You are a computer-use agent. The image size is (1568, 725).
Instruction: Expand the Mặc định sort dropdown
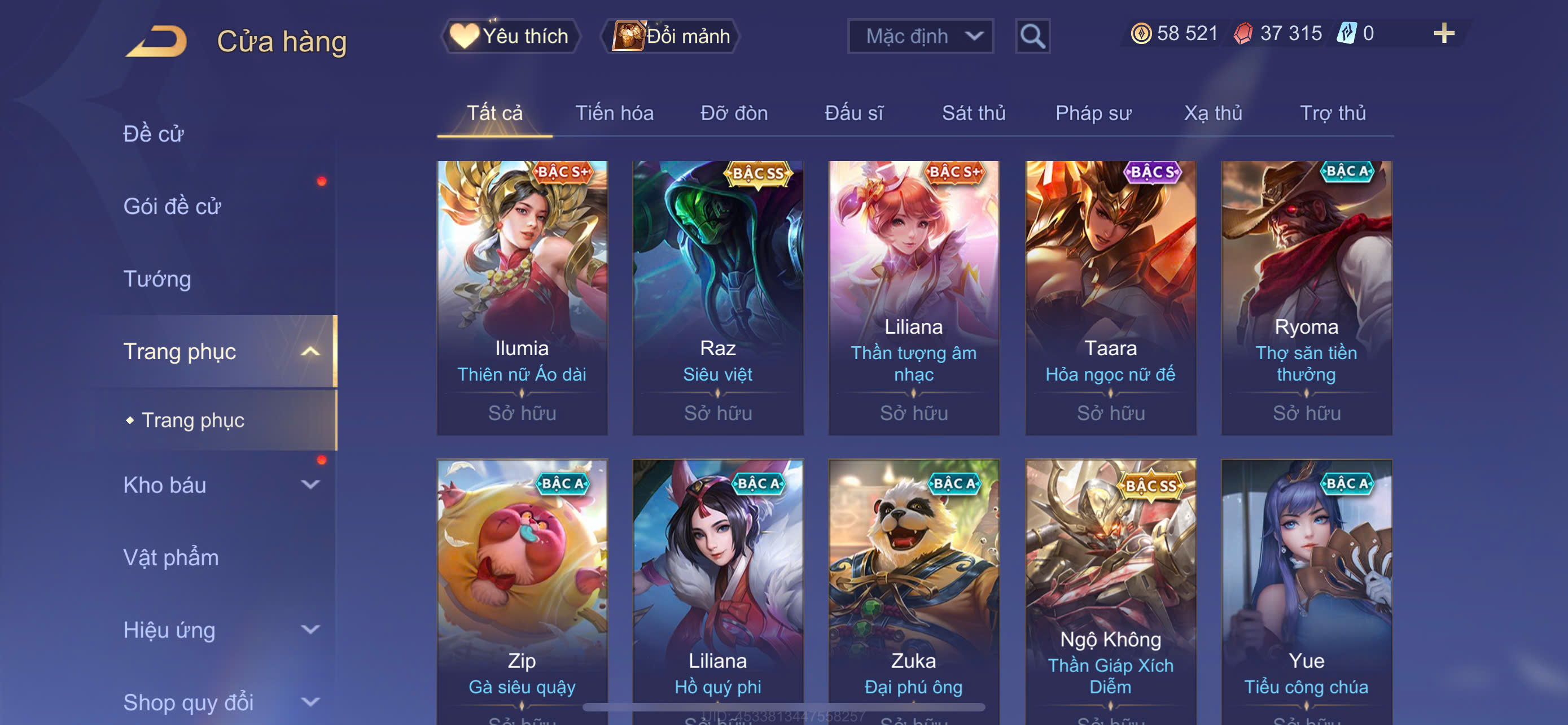919,37
